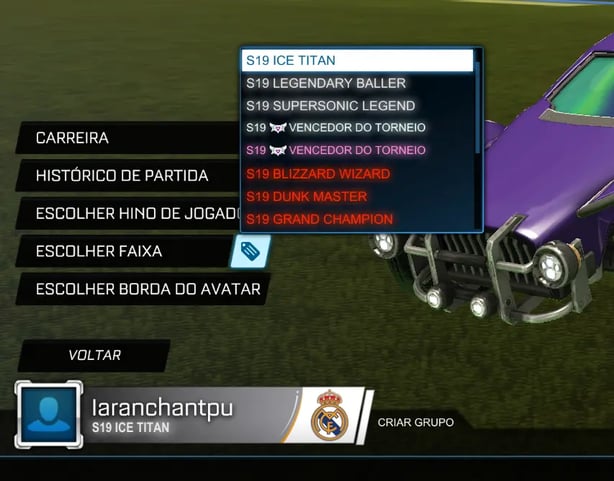This screenshot has width=614, height=481.
Task: Go back with the Voltar button
Action: (x=94, y=355)
